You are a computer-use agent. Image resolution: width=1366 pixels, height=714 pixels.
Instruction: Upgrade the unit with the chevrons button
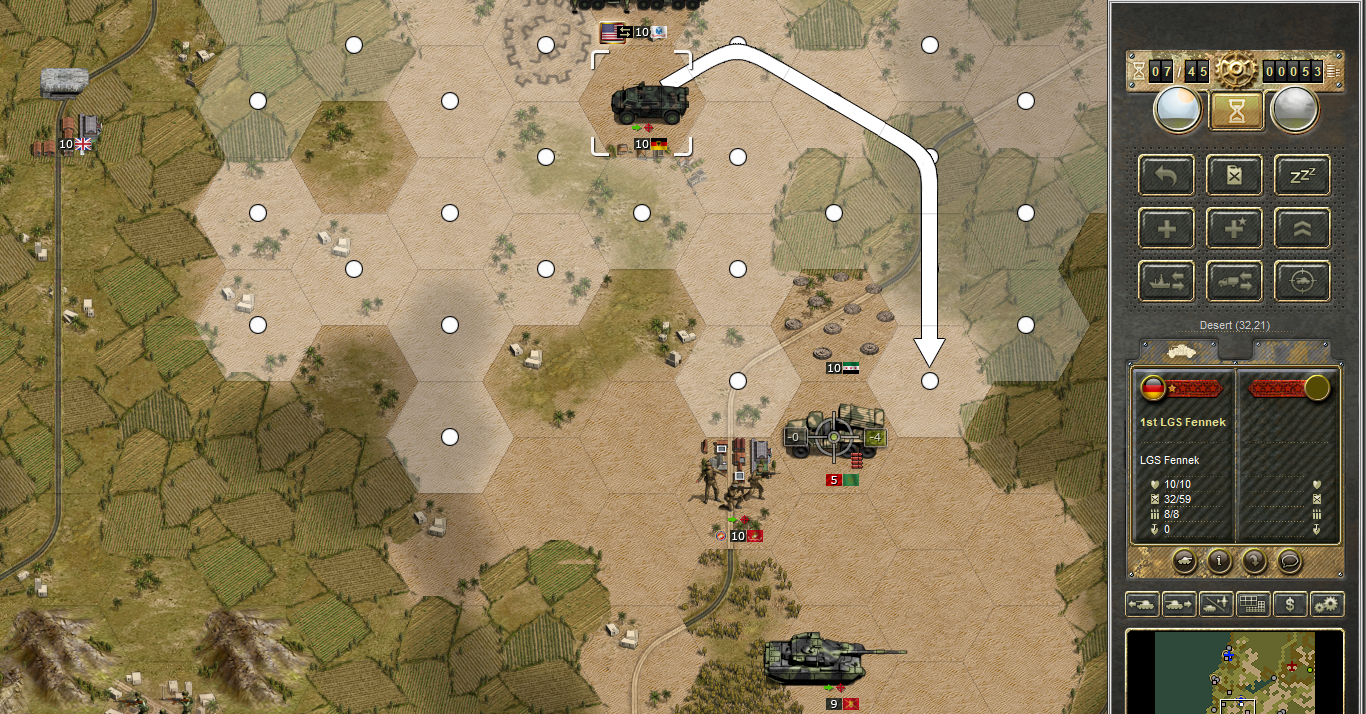1302,229
